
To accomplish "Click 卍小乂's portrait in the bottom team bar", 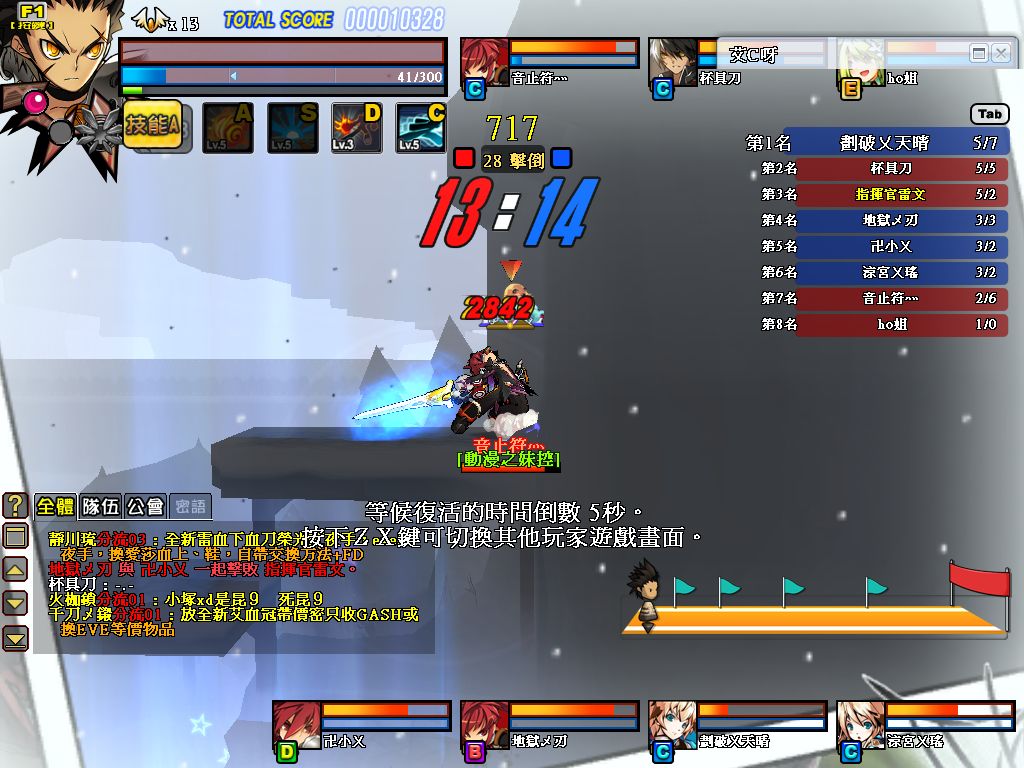I will tap(297, 724).
